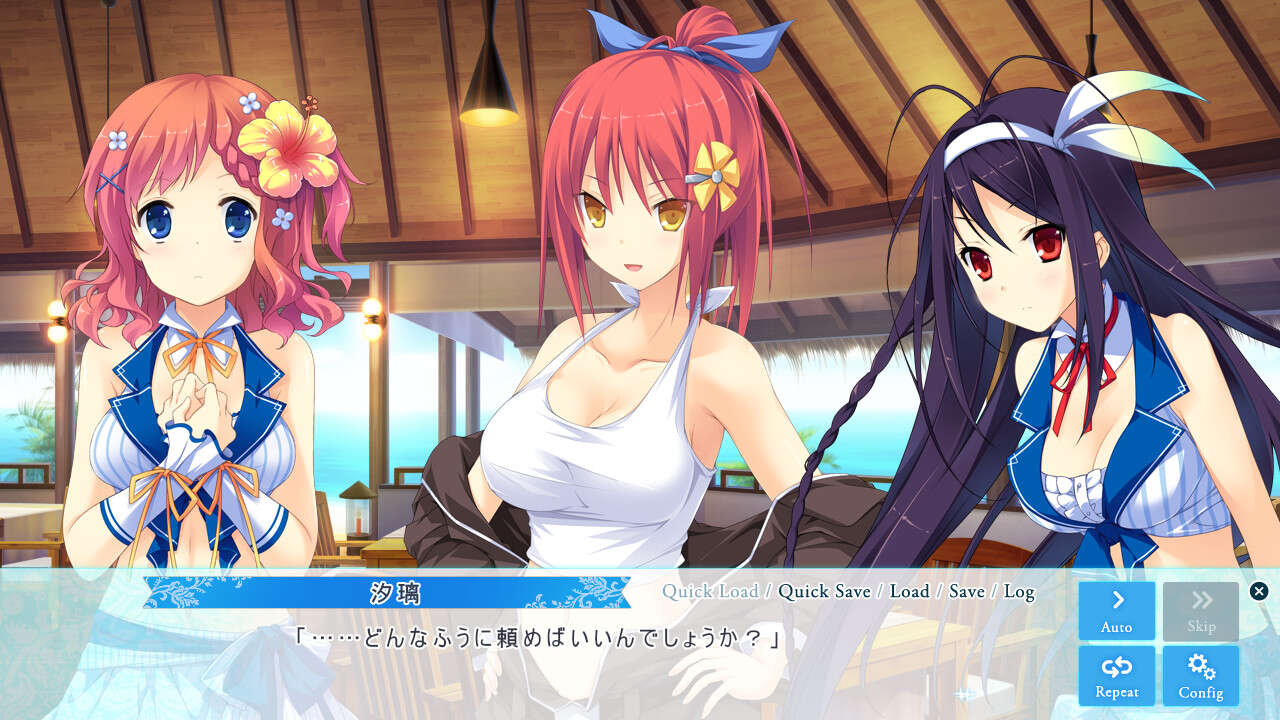Screen dimensions: 1280x720
Task: Click the circular arrows icon above Repeat label
Action: pos(1116,669)
